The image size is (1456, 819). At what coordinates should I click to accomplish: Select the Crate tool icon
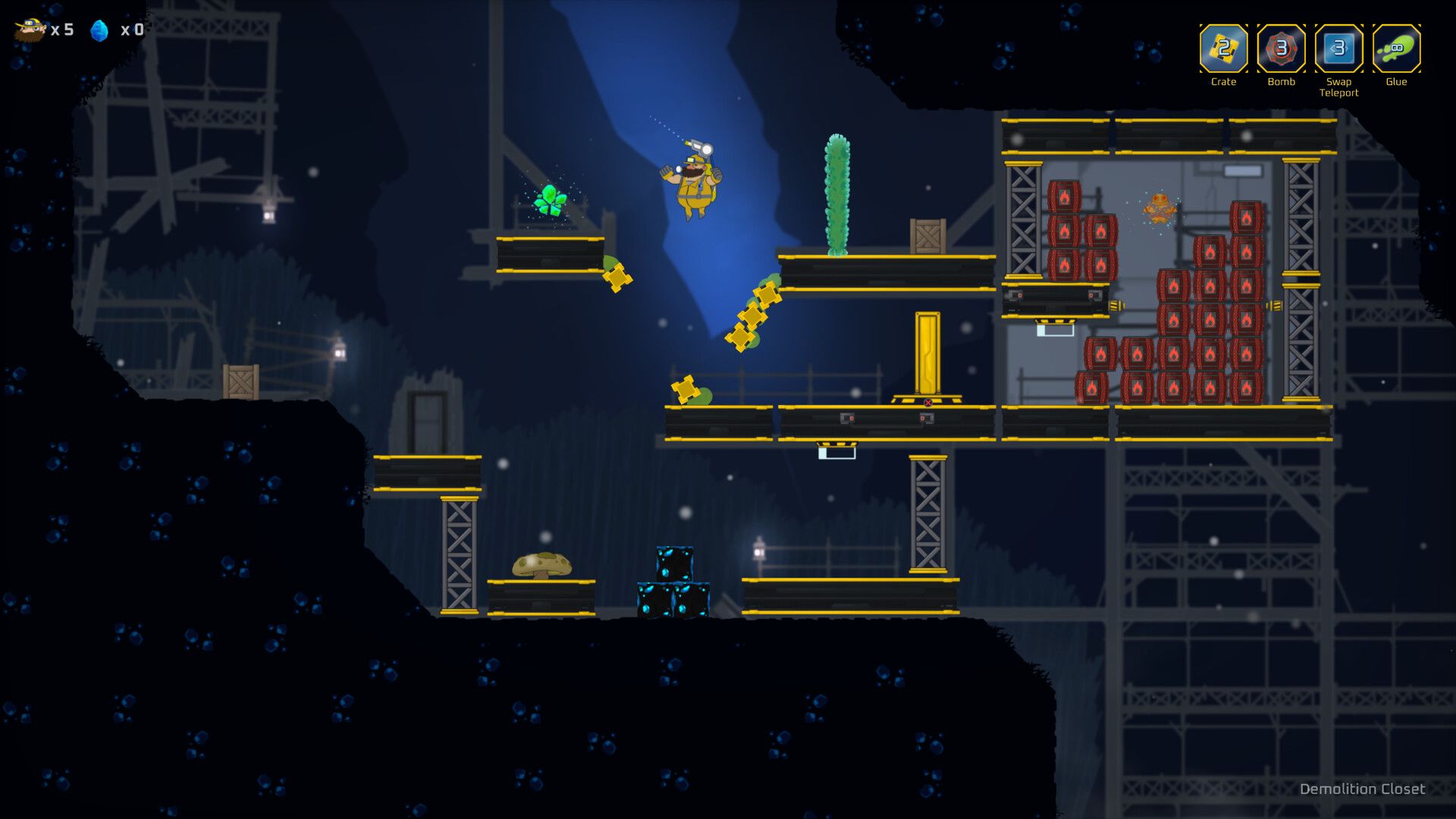[x=1223, y=49]
